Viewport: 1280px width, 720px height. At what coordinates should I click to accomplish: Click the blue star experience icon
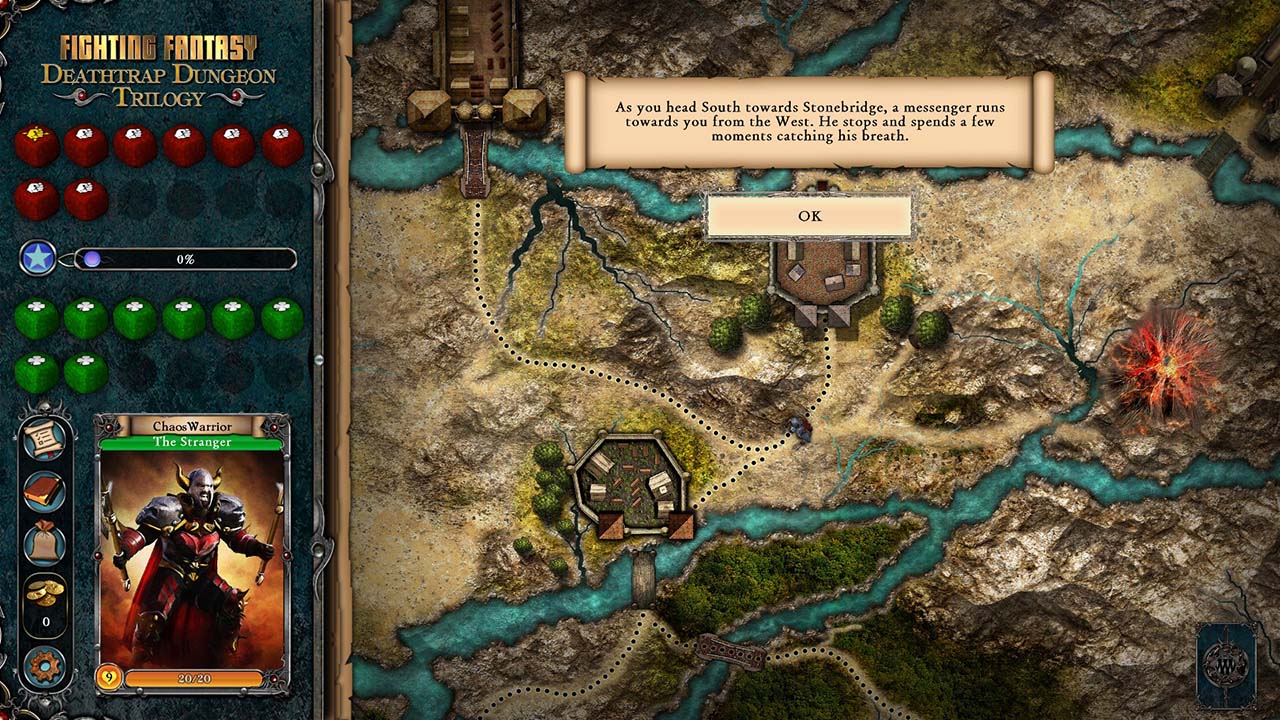[x=37, y=259]
